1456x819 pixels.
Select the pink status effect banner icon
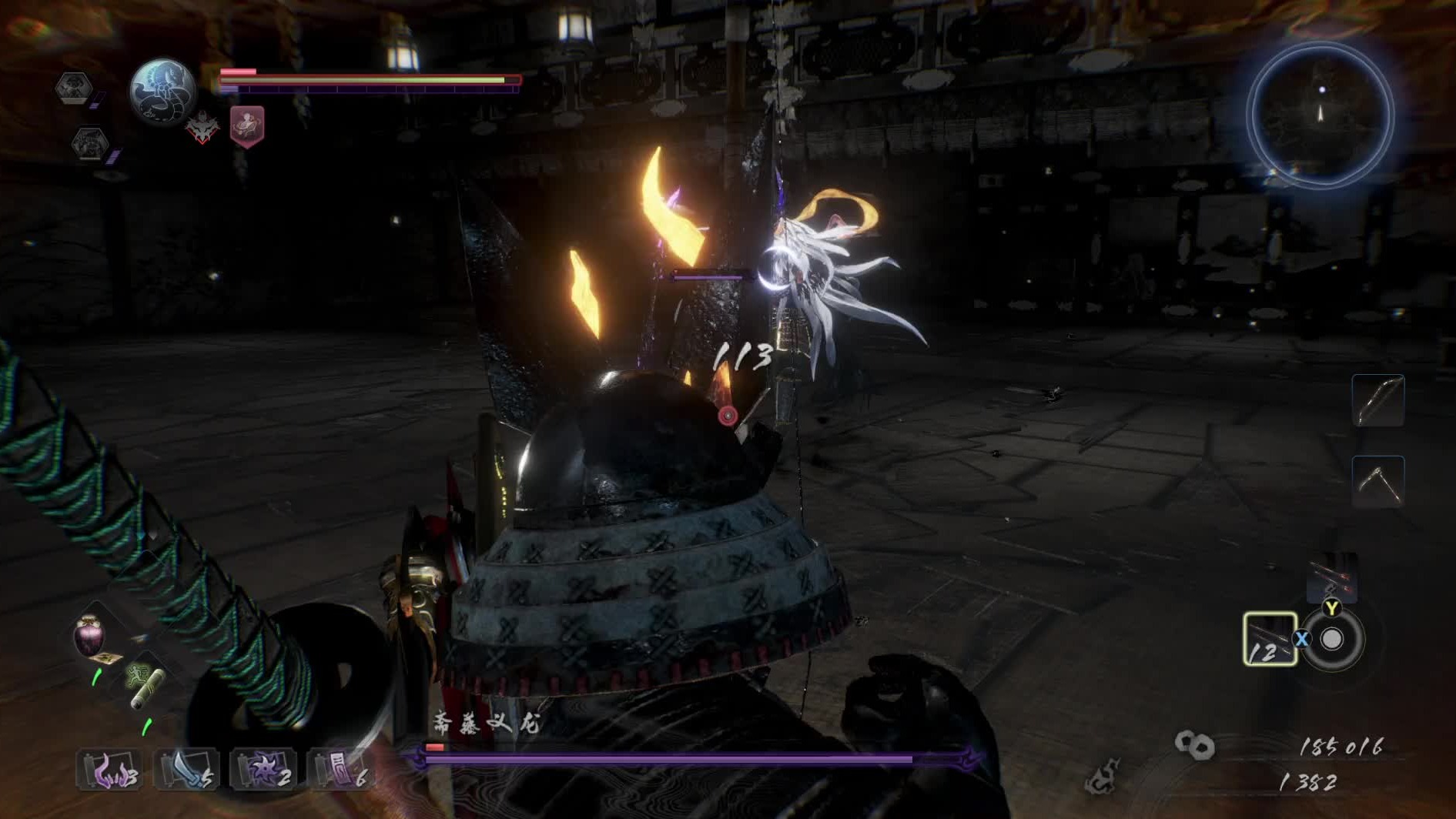click(x=246, y=126)
